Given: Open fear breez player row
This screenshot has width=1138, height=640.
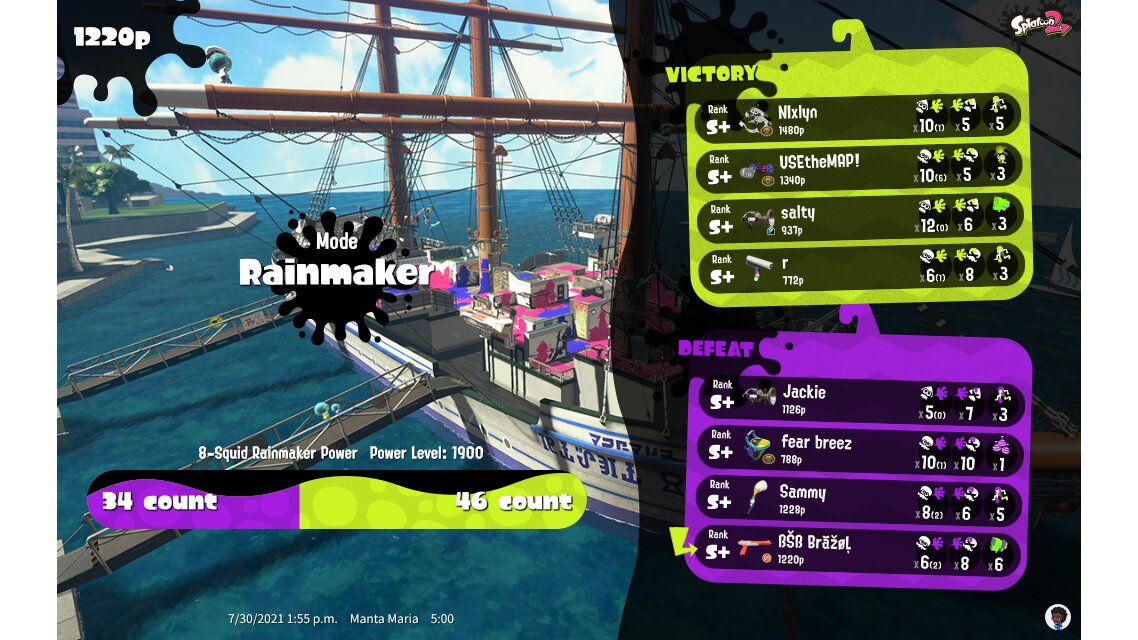Looking at the screenshot, I should tap(858, 450).
